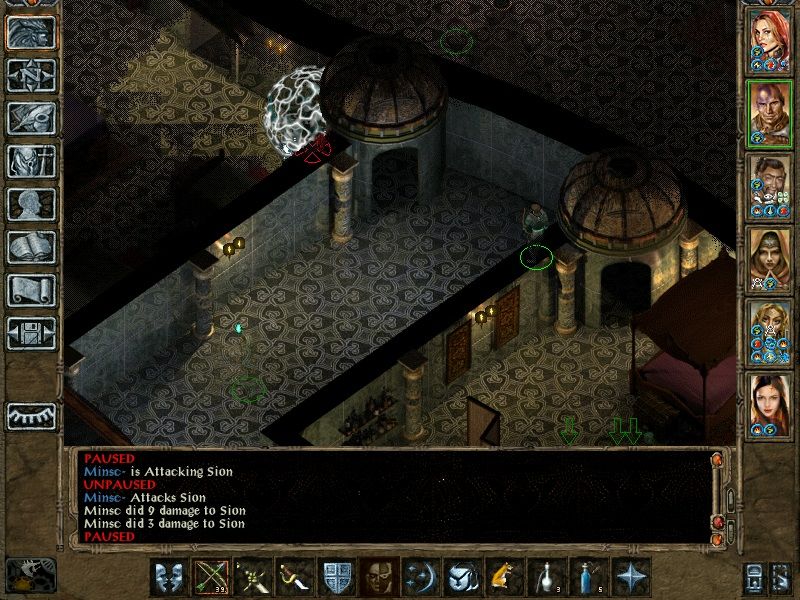Equip the bow and arrows weapon slot

click(210, 578)
